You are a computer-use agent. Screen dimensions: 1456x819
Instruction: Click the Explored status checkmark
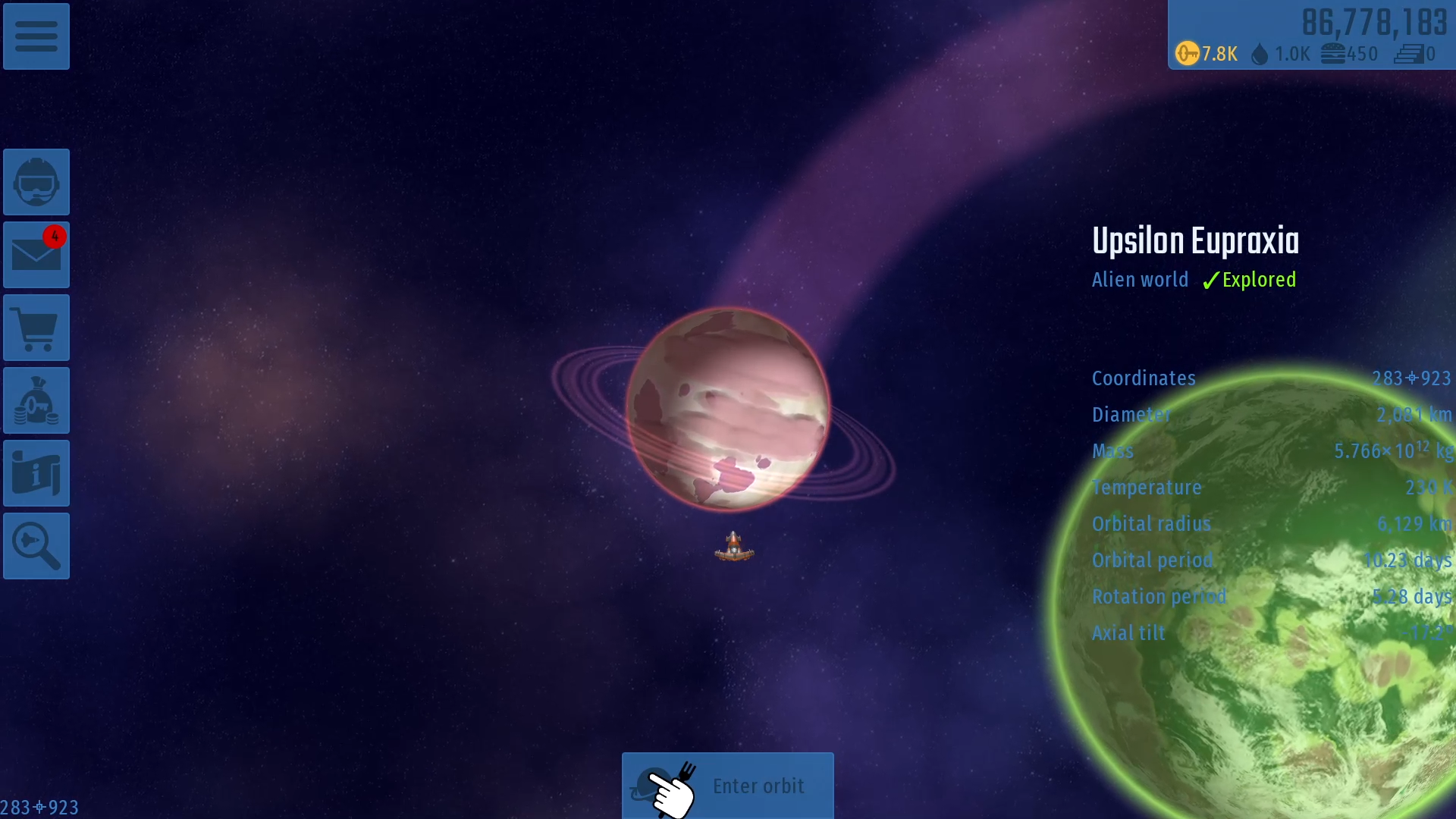[x=1248, y=280]
